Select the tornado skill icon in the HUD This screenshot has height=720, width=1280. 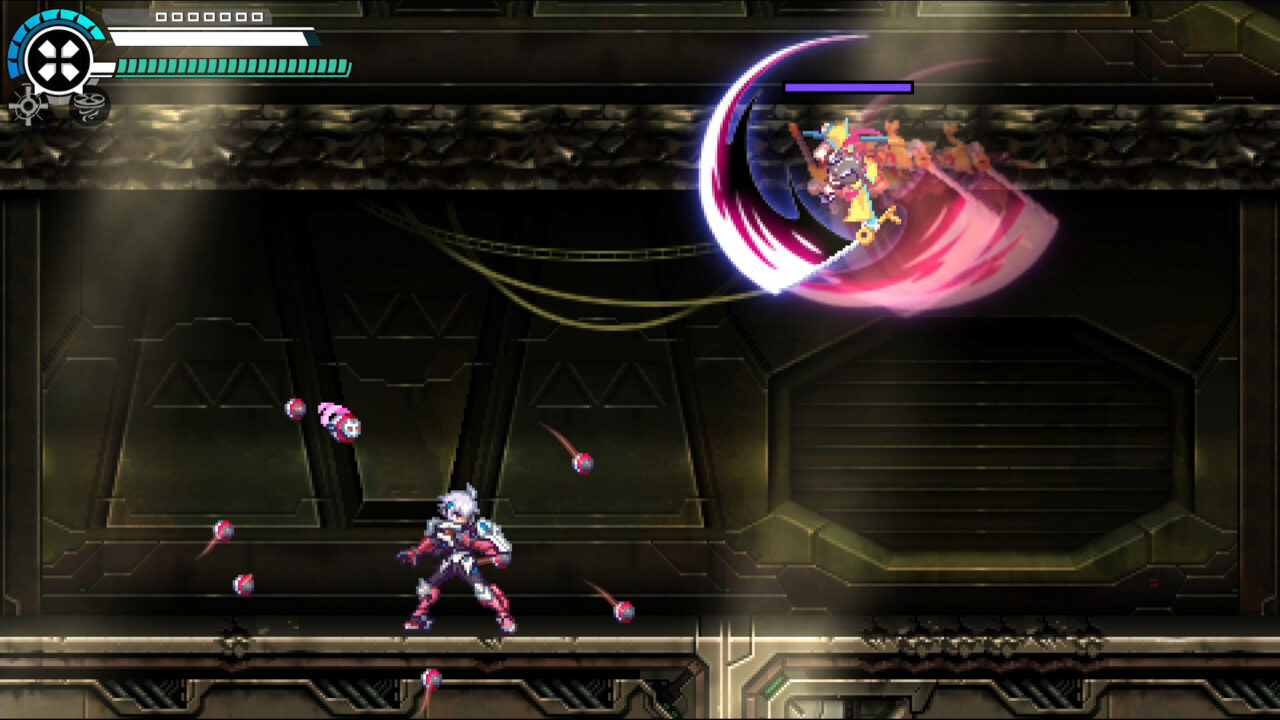(90, 108)
